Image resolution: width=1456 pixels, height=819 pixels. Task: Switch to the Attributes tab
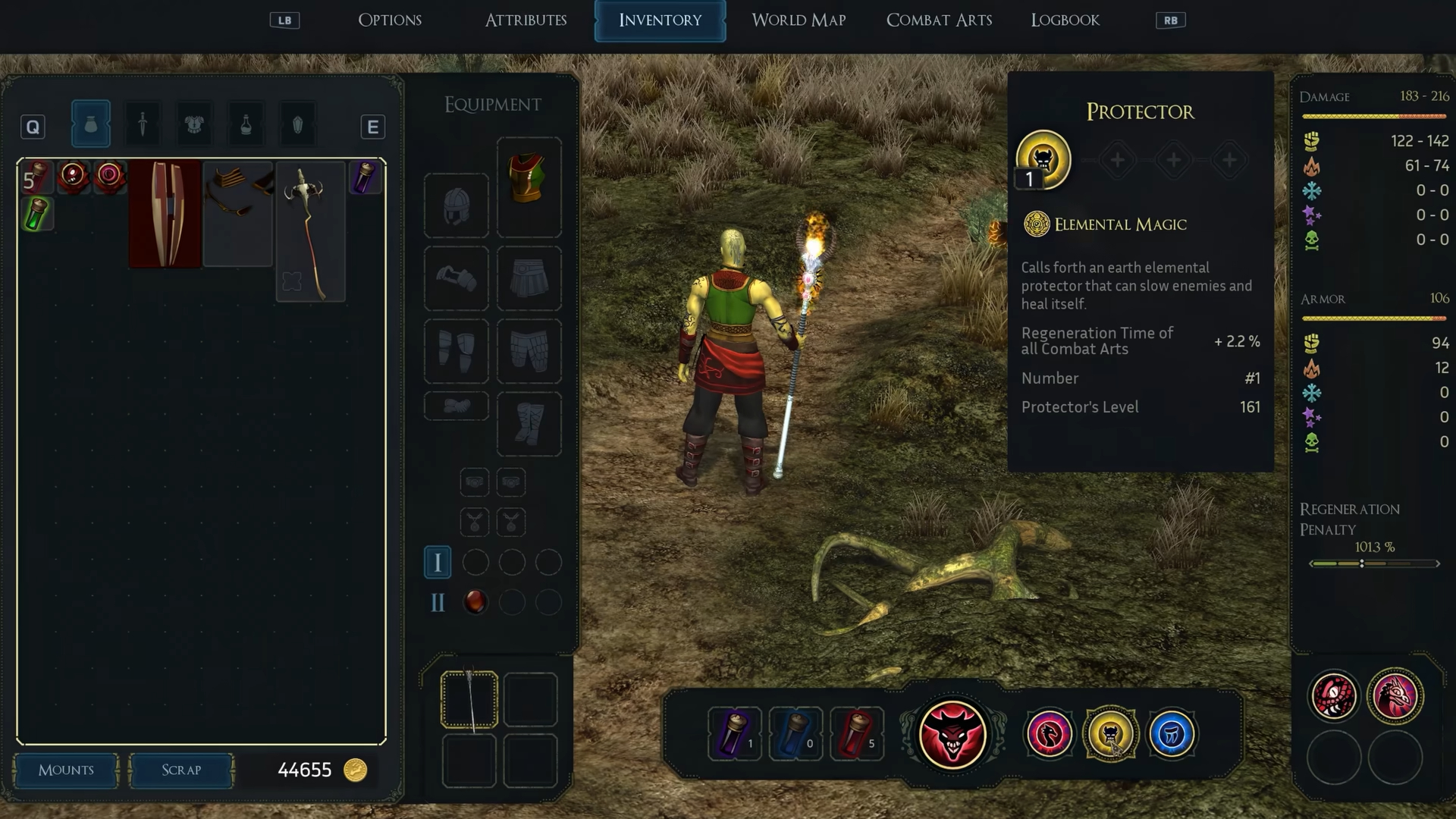(x=526, y=20)
